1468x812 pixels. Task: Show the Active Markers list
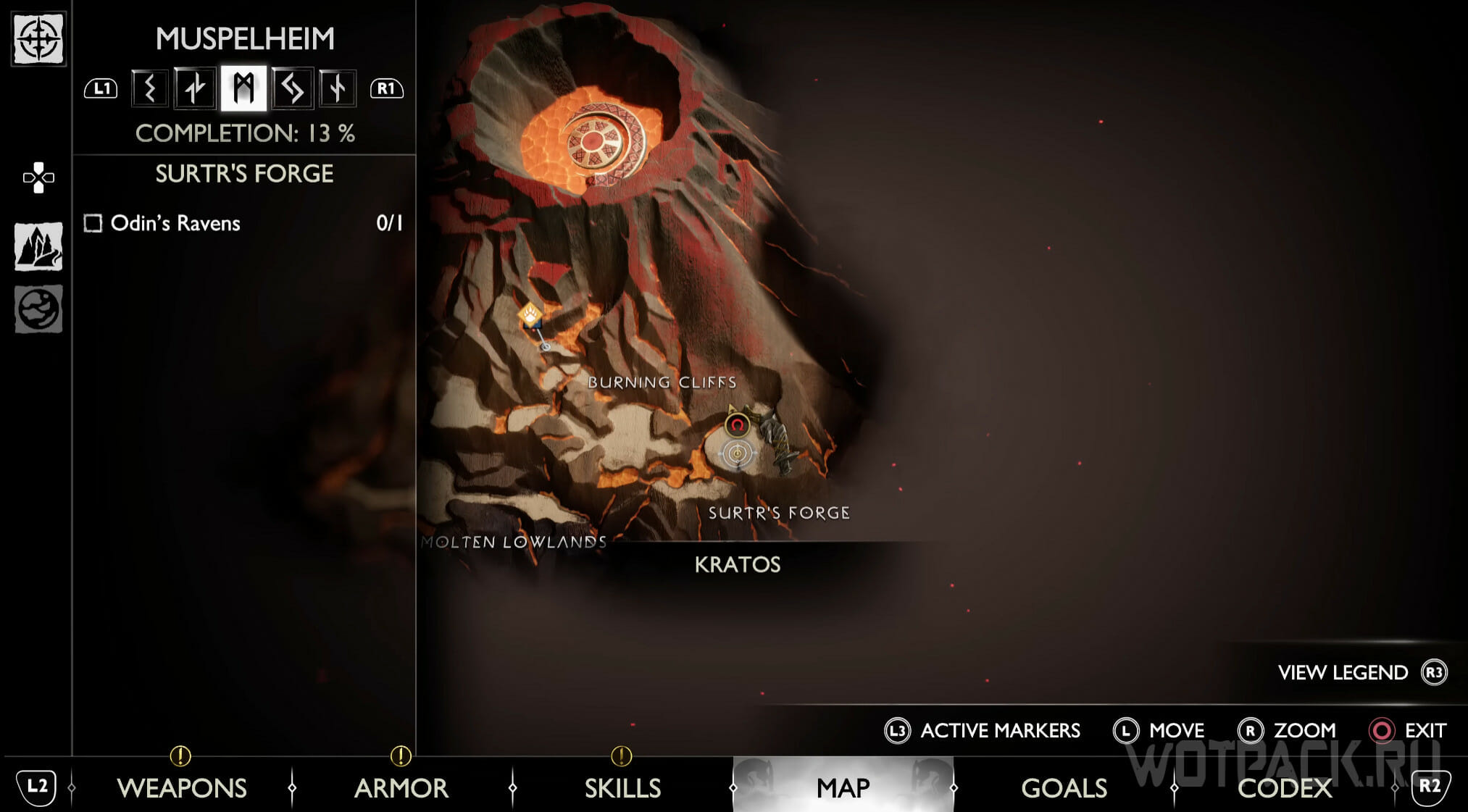tap(1000, 730)
